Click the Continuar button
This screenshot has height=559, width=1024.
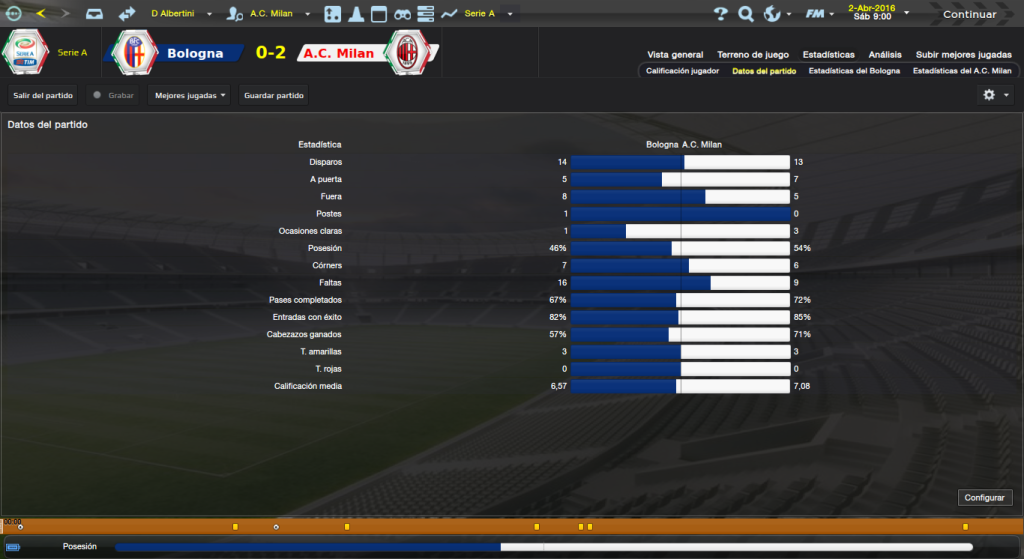pyautogui.click(x=969, y=14)
